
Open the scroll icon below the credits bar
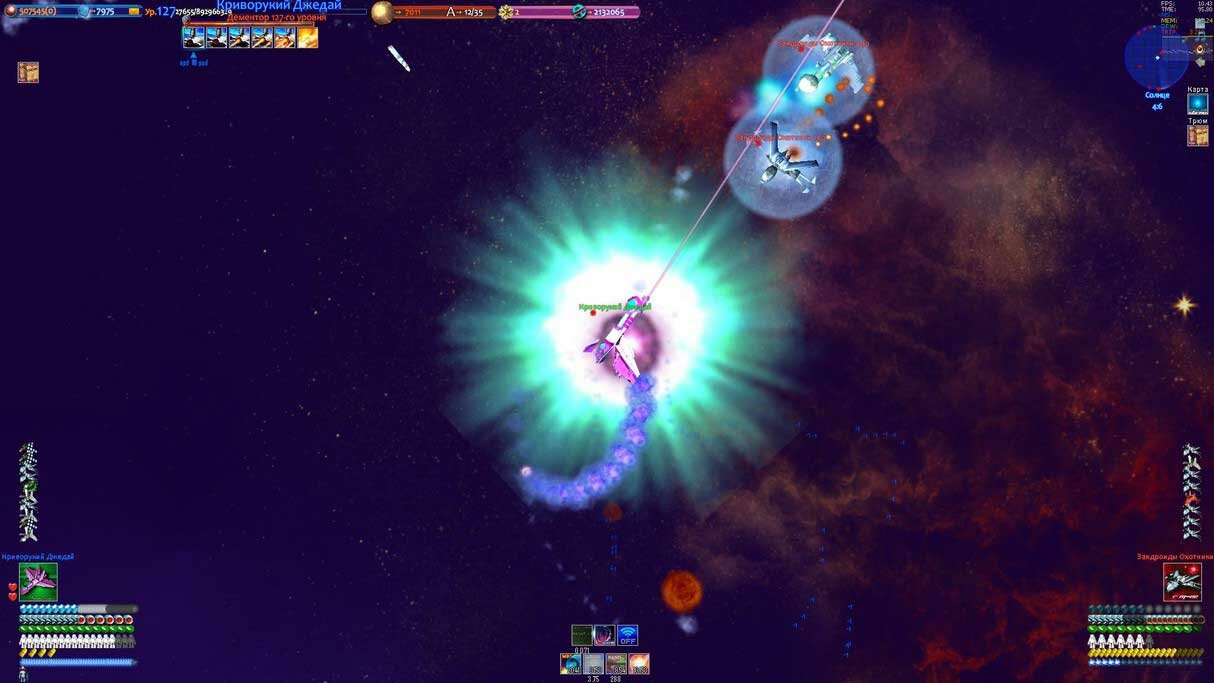click(28, 72)
